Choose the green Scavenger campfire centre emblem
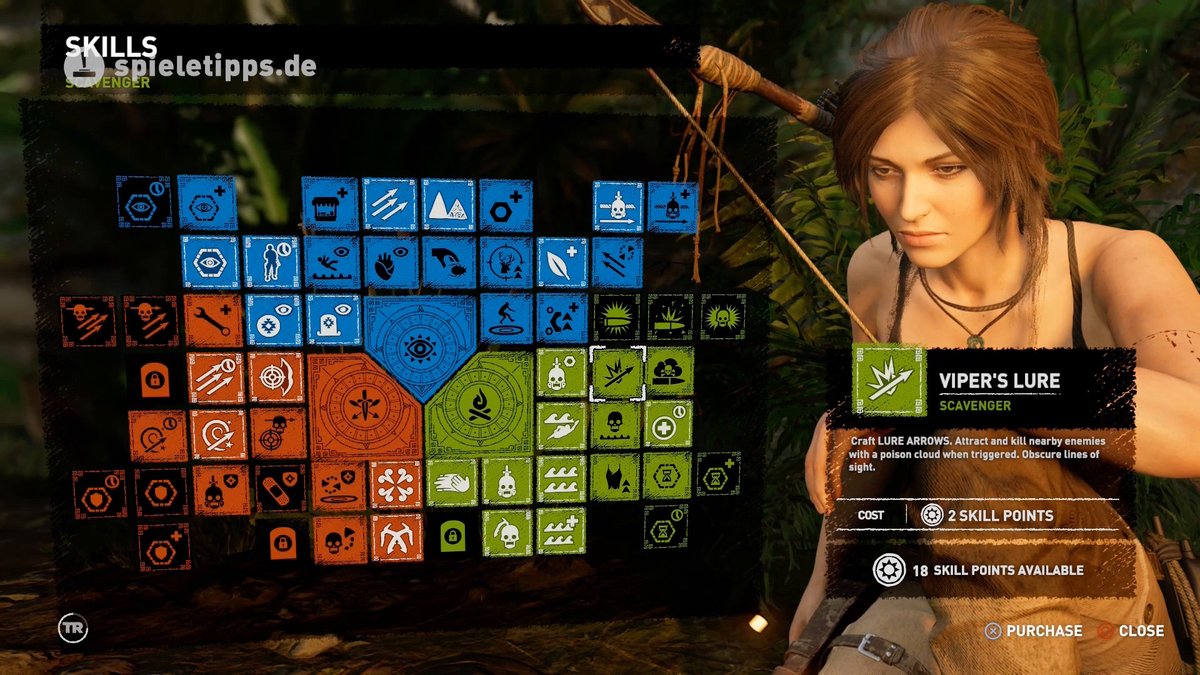 pos(478,406)
